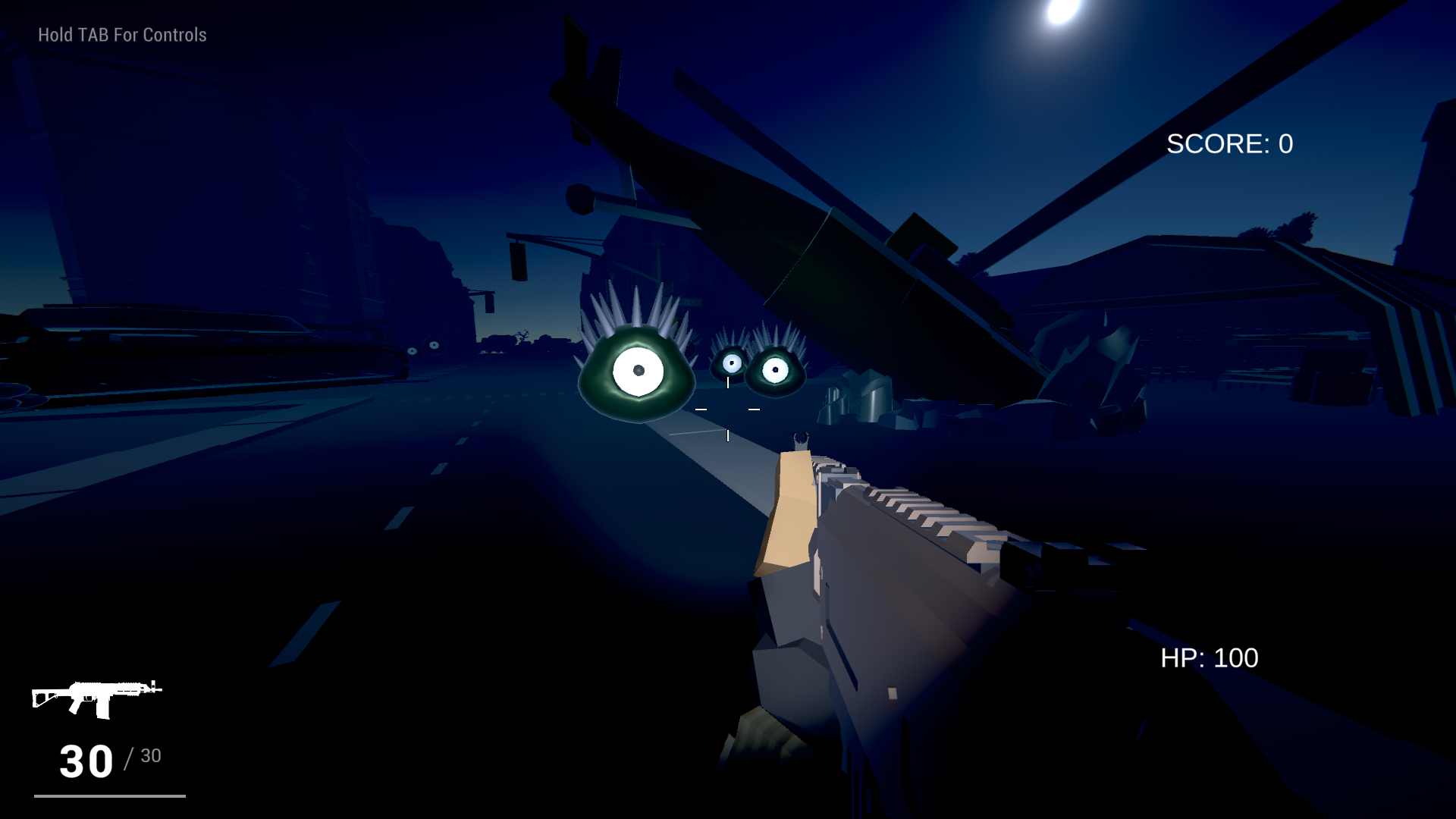Click the HP: 100 readout

pyautogui.click(x=1209, y=657)
